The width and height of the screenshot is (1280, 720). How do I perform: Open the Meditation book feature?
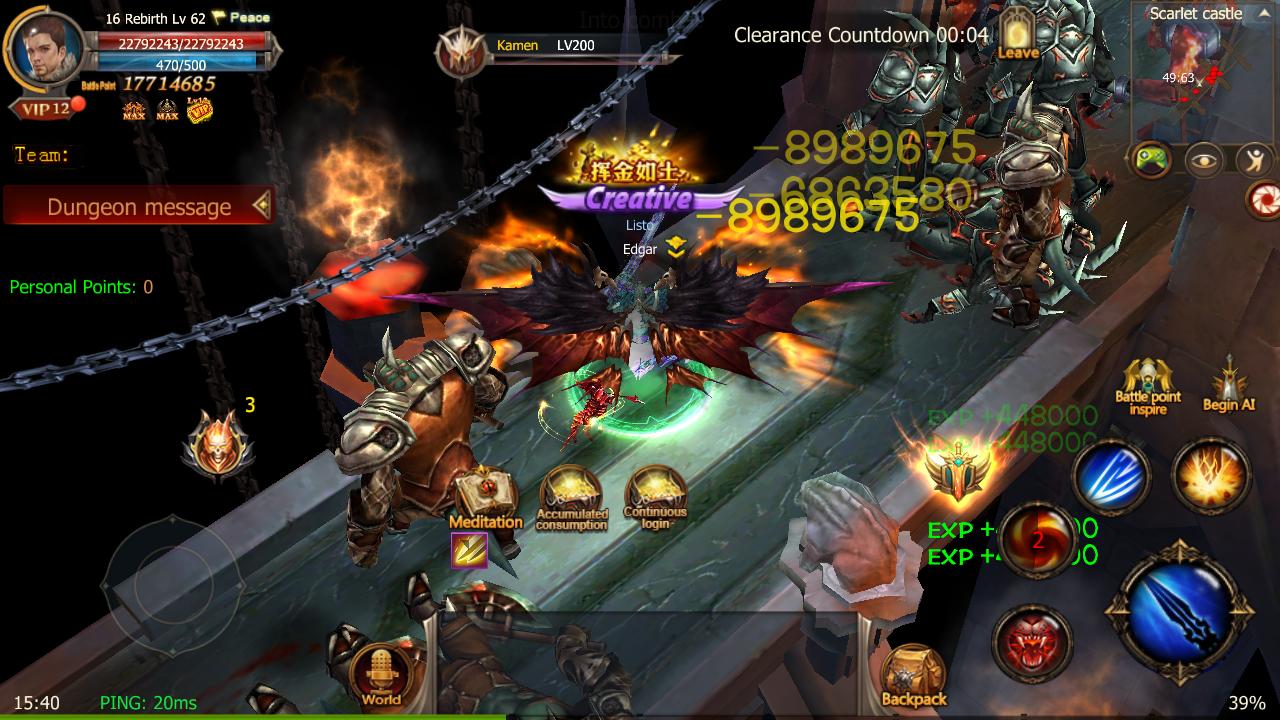coord(486,490)
